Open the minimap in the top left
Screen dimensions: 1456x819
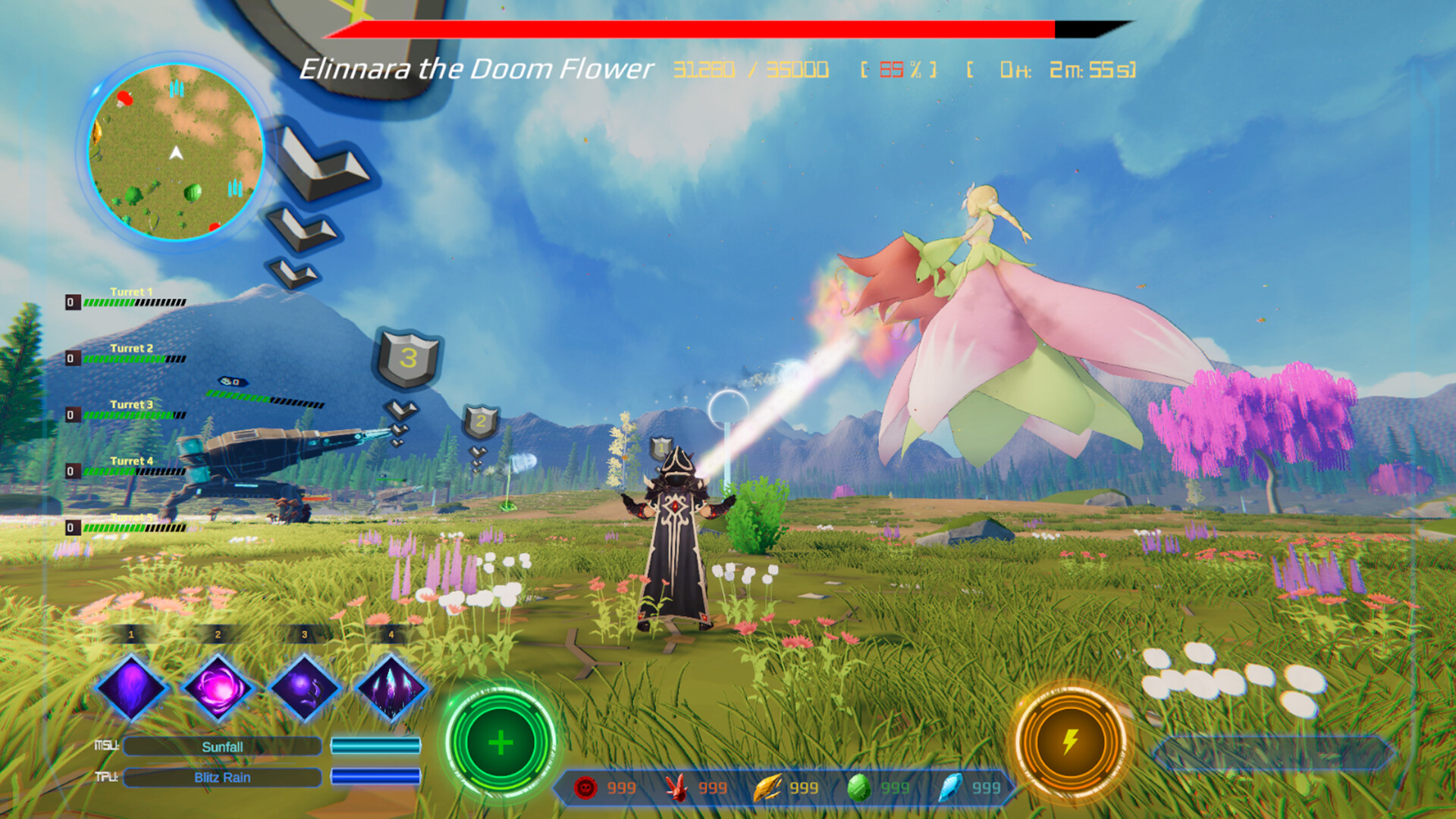click(176, 152)
